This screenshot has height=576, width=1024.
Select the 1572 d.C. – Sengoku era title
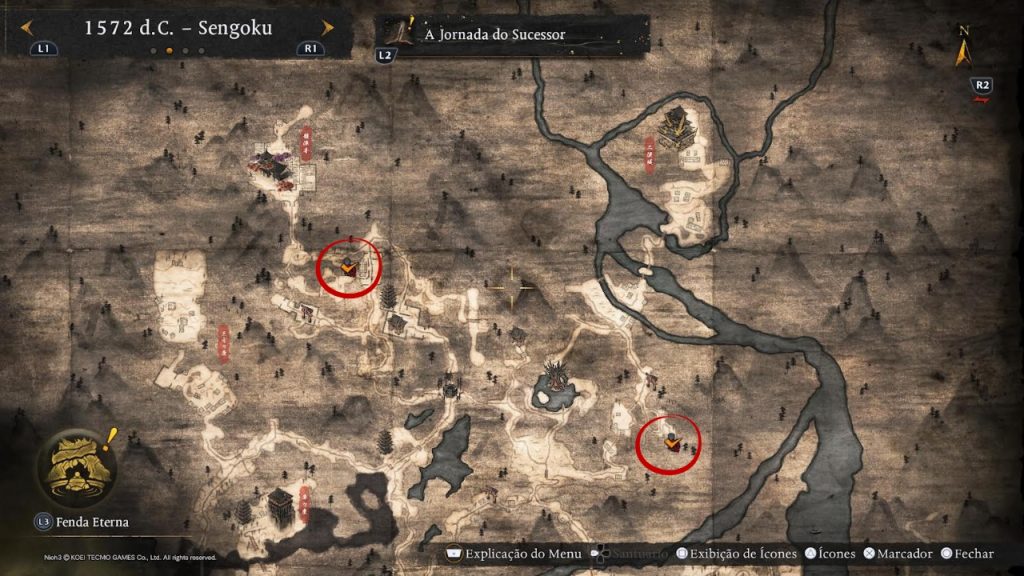click(x=179, y=28)
